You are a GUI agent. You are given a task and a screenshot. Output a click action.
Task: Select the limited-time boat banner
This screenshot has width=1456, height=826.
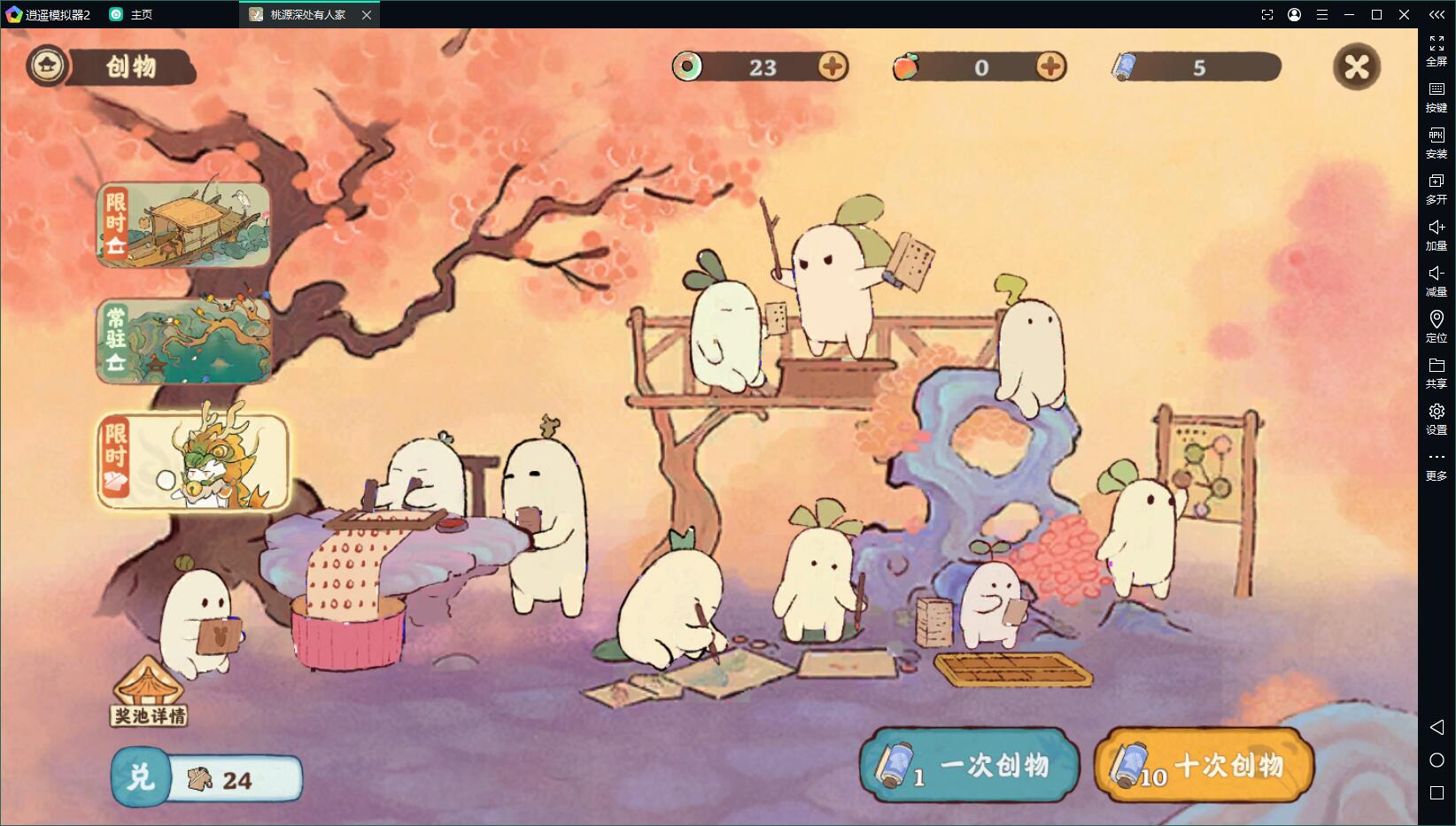coord(183,225)
